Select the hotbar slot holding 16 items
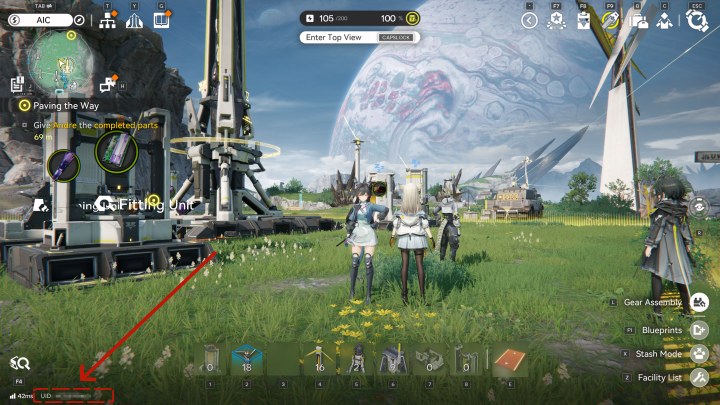The width and height of the screenshot is (720, 405). tap(318, 360)
